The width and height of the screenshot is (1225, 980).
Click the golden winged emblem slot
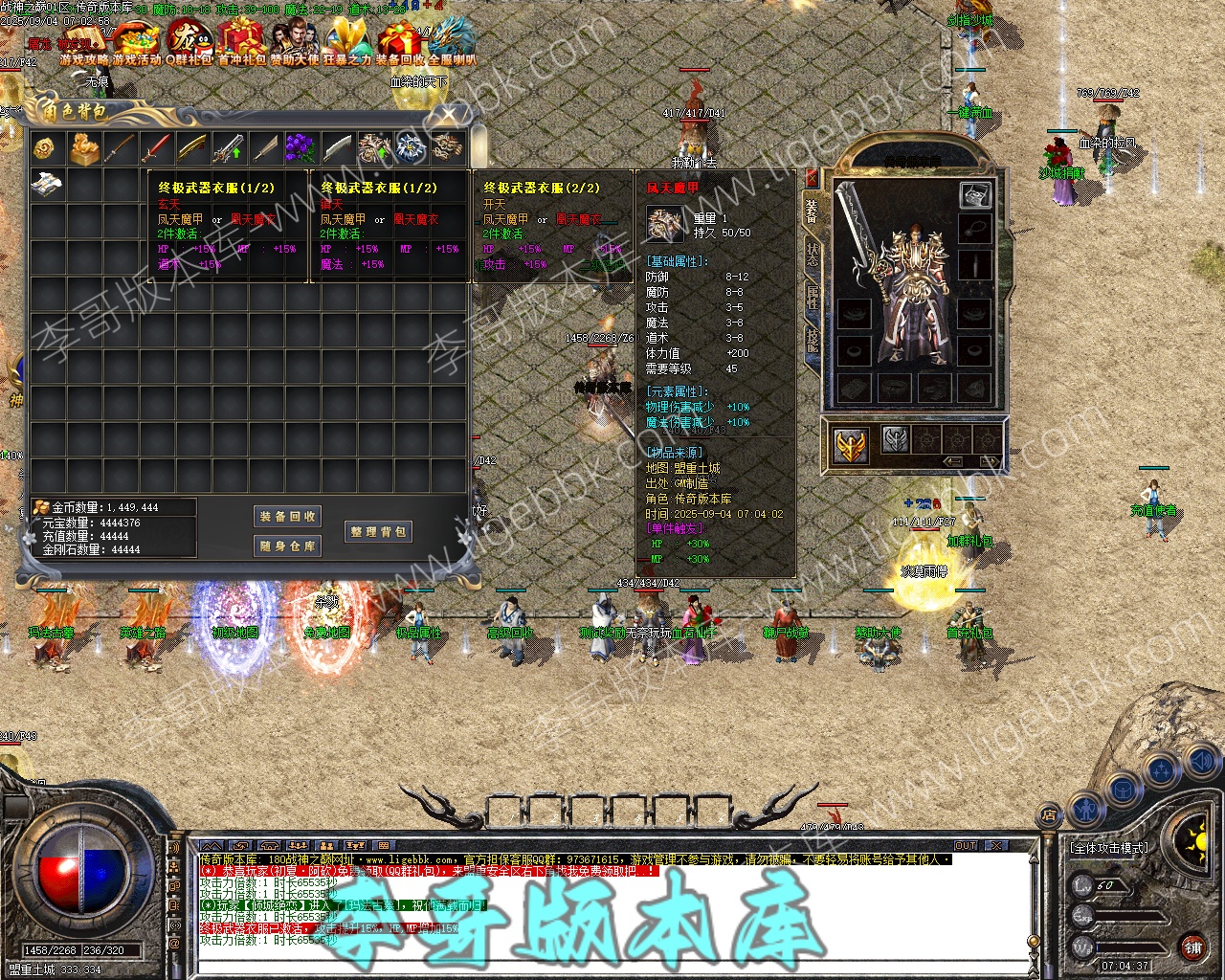point(850,446)
